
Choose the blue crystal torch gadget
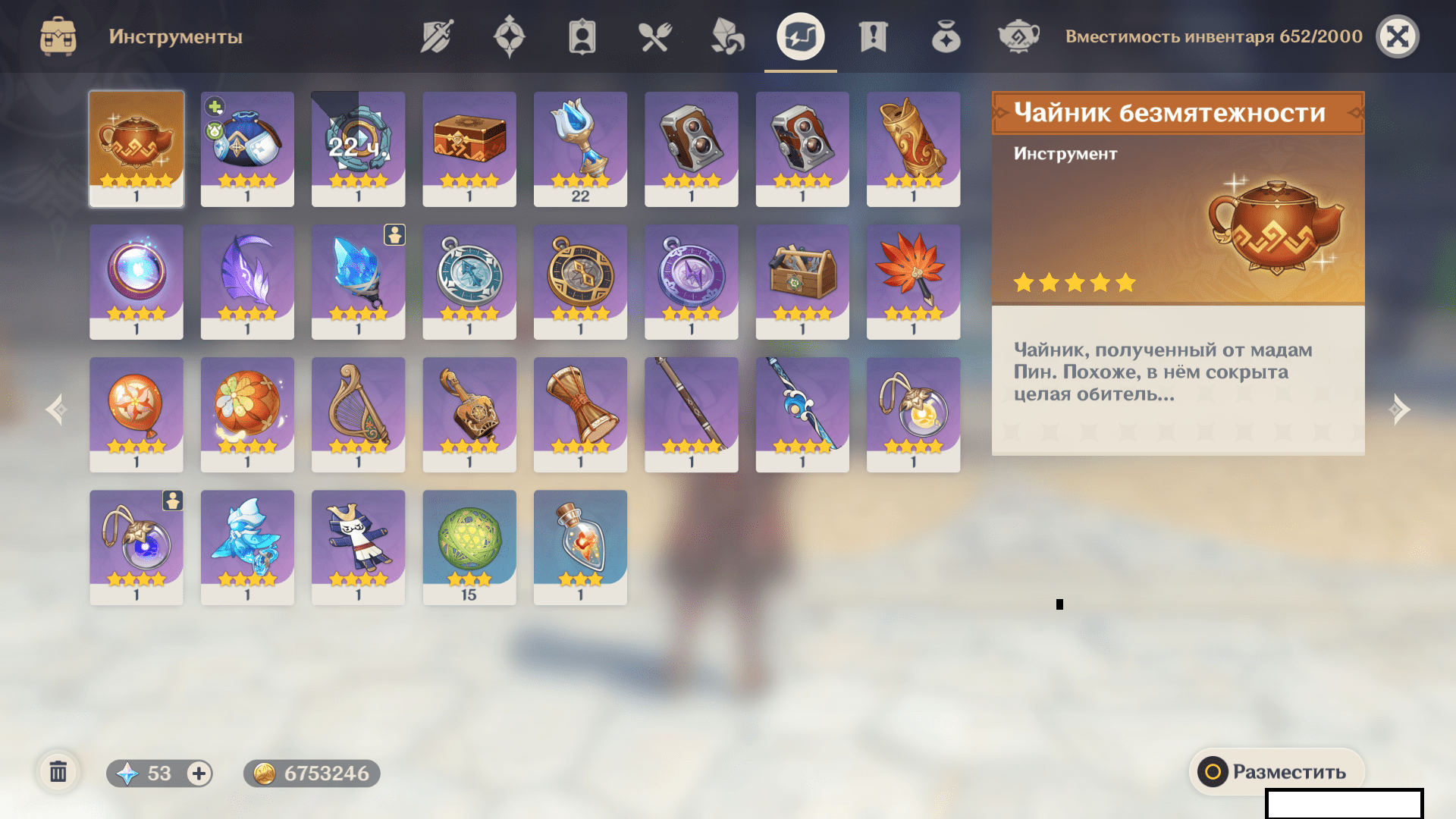click(358, 281)
